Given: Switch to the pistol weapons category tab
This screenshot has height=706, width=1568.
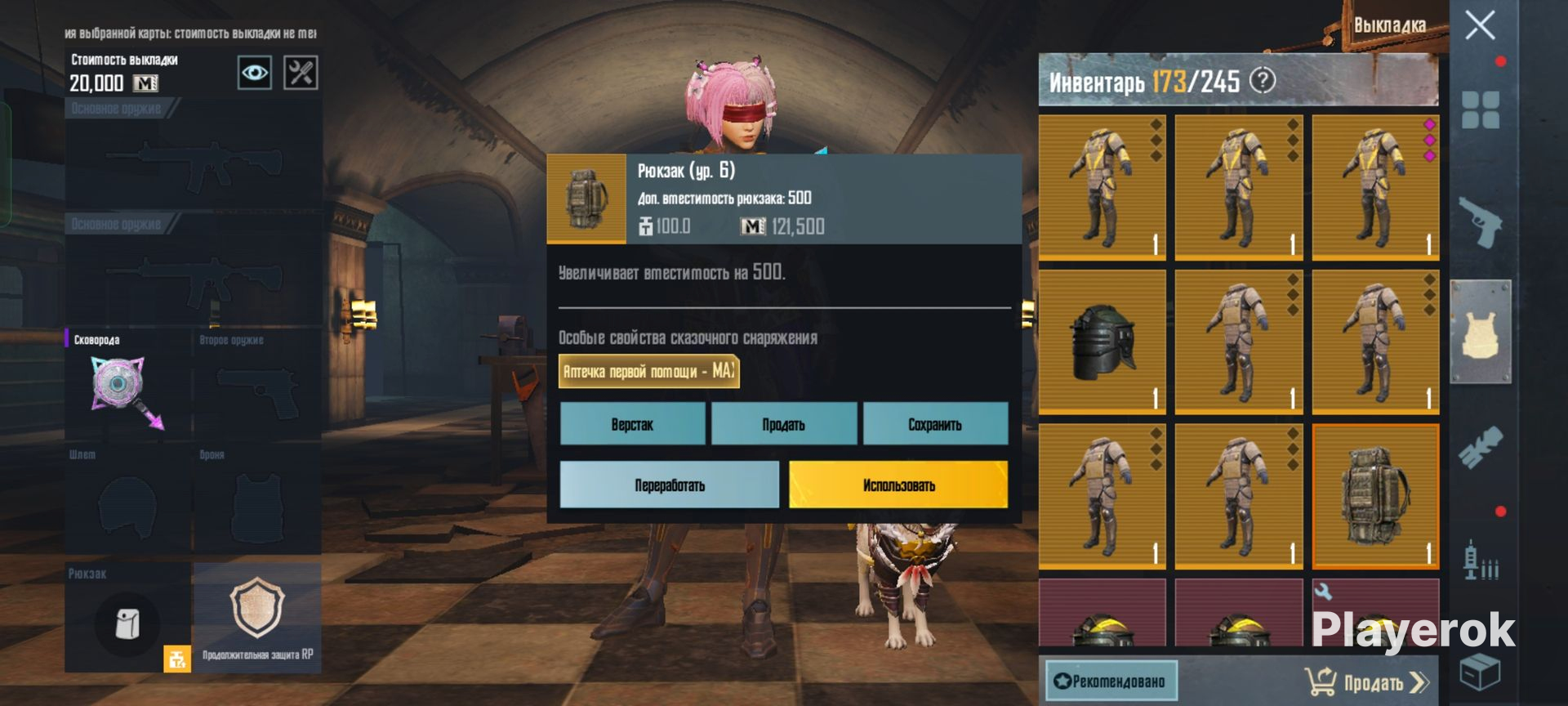Looking at the screenshot, I should tap(1480, 221).
